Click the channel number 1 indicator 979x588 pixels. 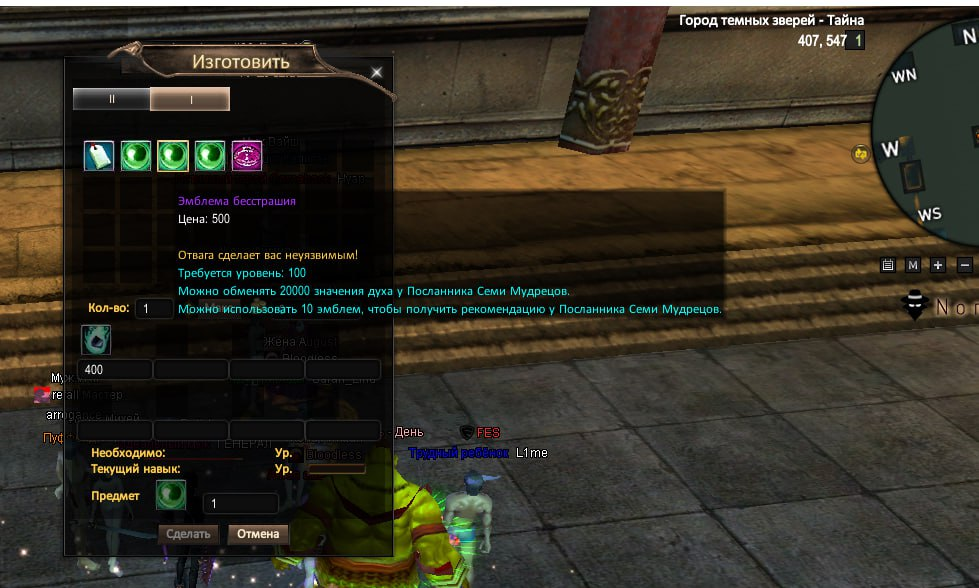pyautogui.click(x=858, y=41)
